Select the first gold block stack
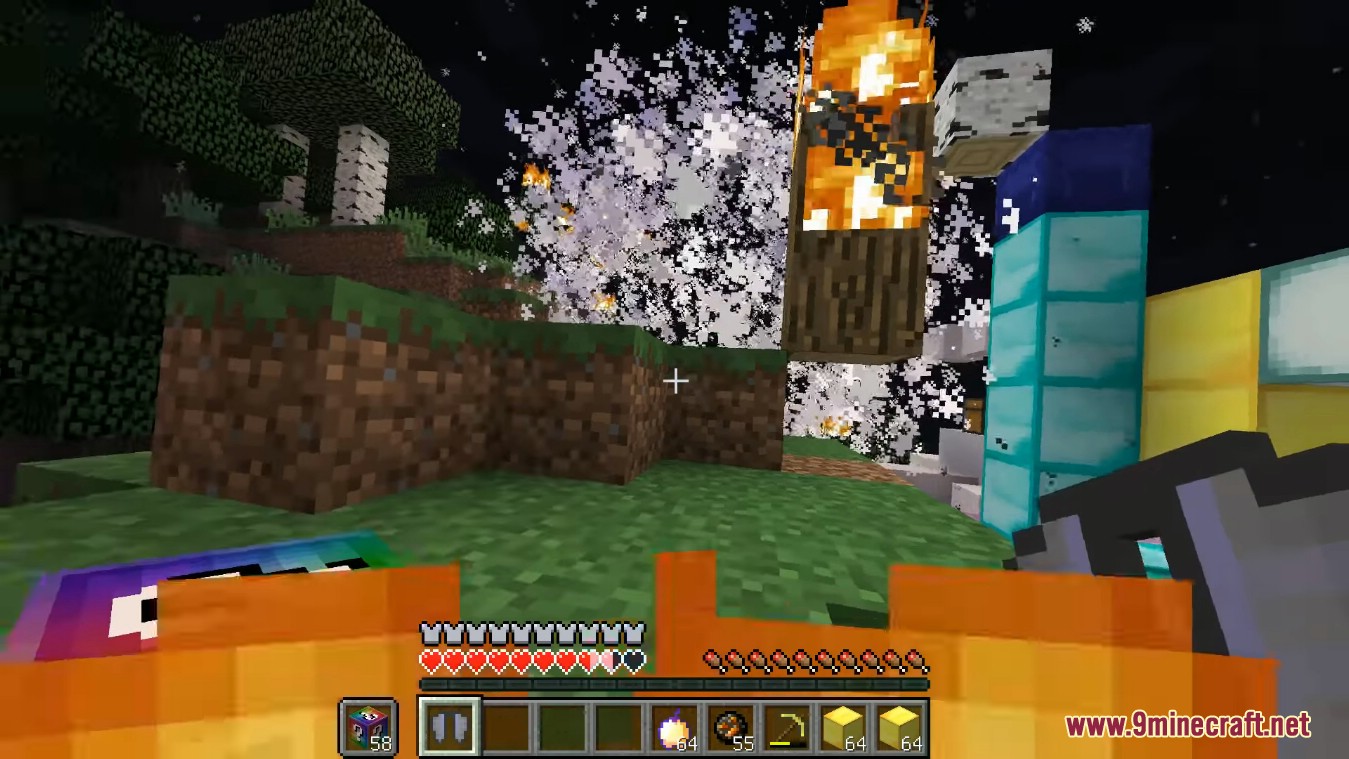 [851, 727]
